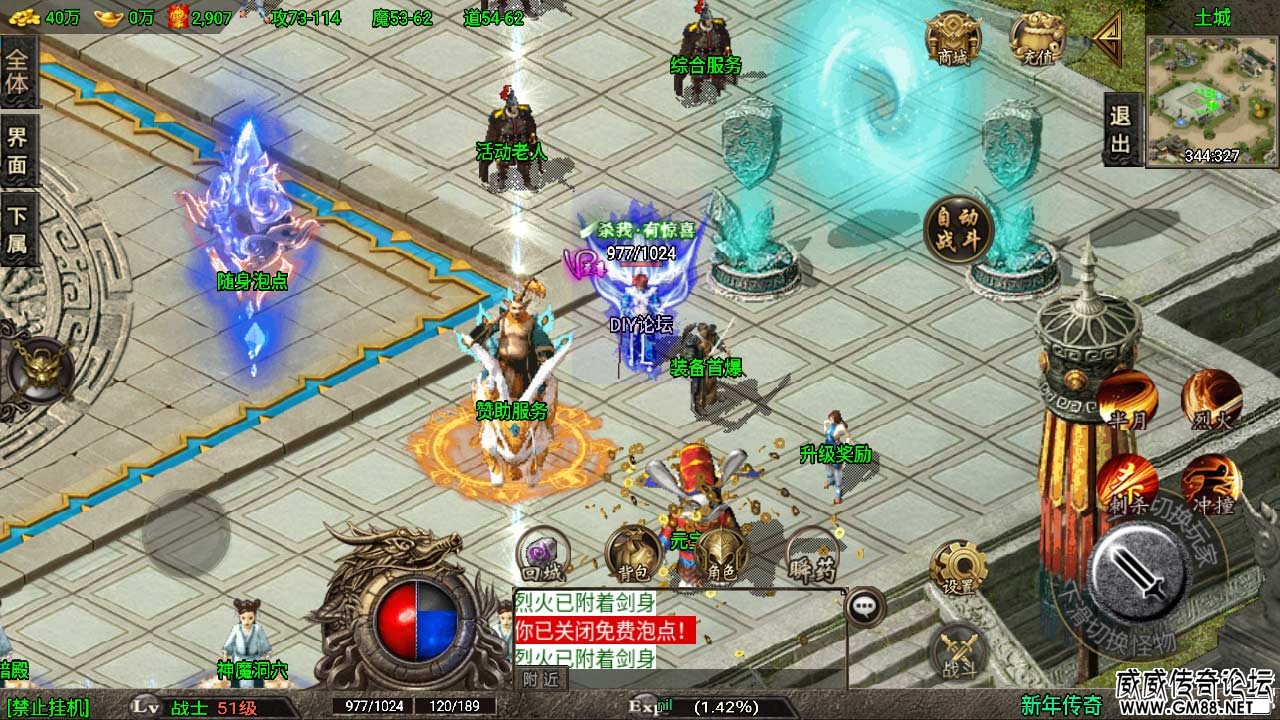Open the 背包 bag
The image size is (1280, 720).
(x=632, y=555)
